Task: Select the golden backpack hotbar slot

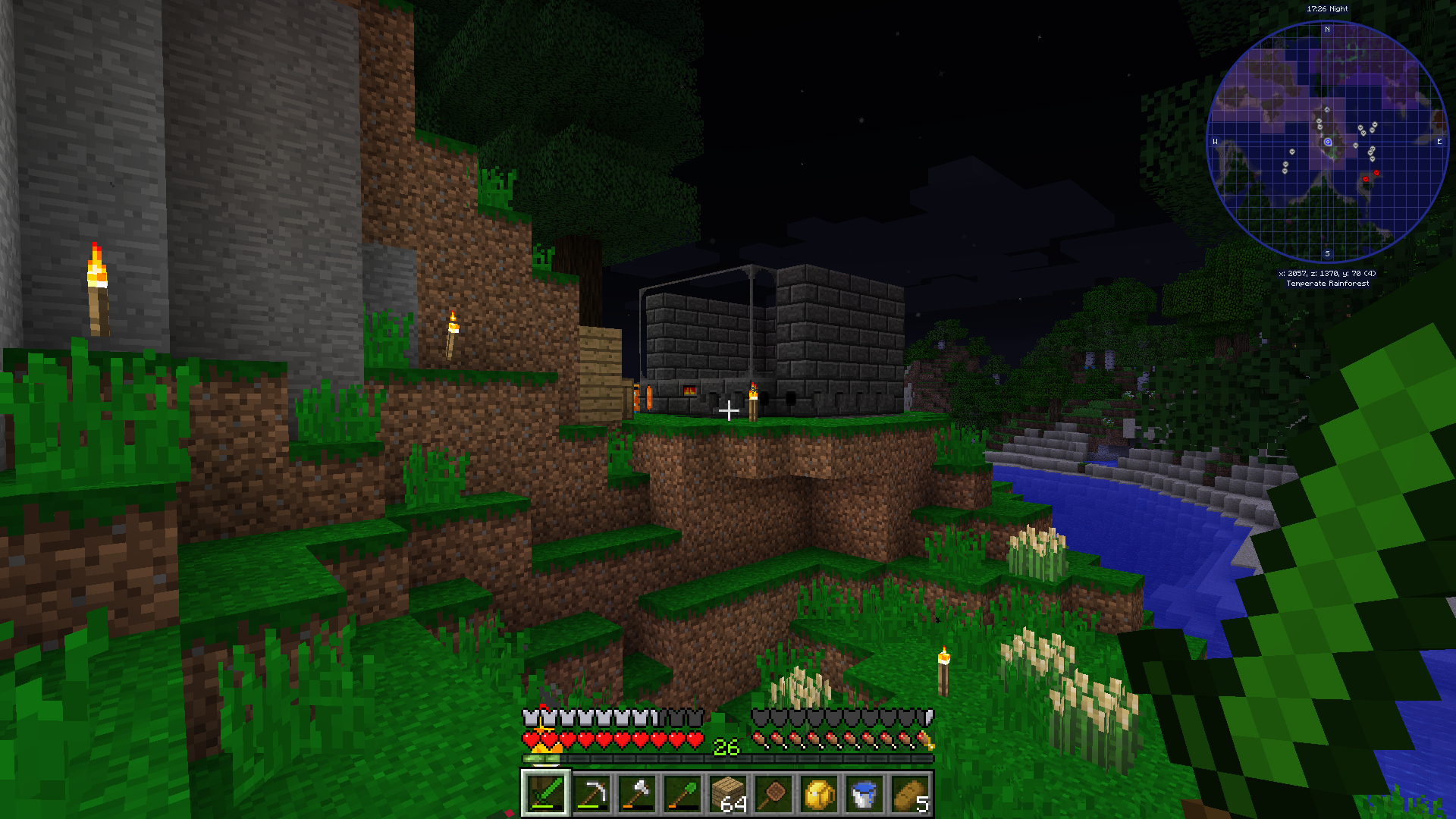Action: pyautogui.click(x=819, y=793)
